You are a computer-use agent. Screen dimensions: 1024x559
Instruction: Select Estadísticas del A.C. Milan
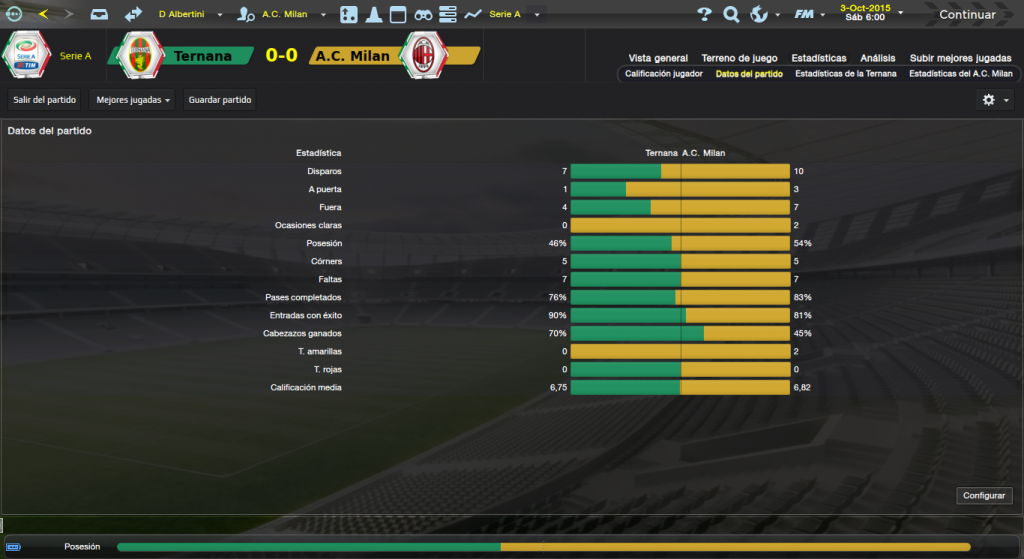pos(960,74)
